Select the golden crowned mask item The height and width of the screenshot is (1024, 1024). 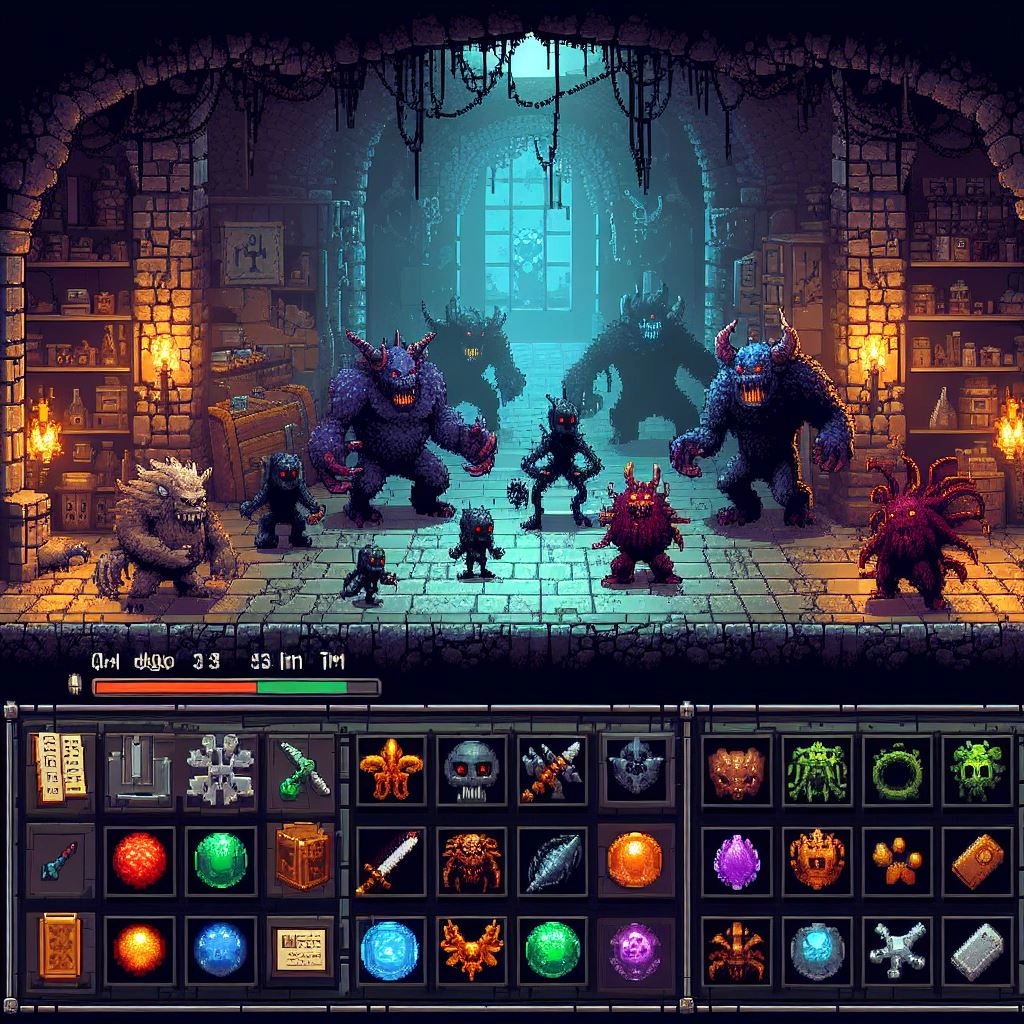click(817, 859)
